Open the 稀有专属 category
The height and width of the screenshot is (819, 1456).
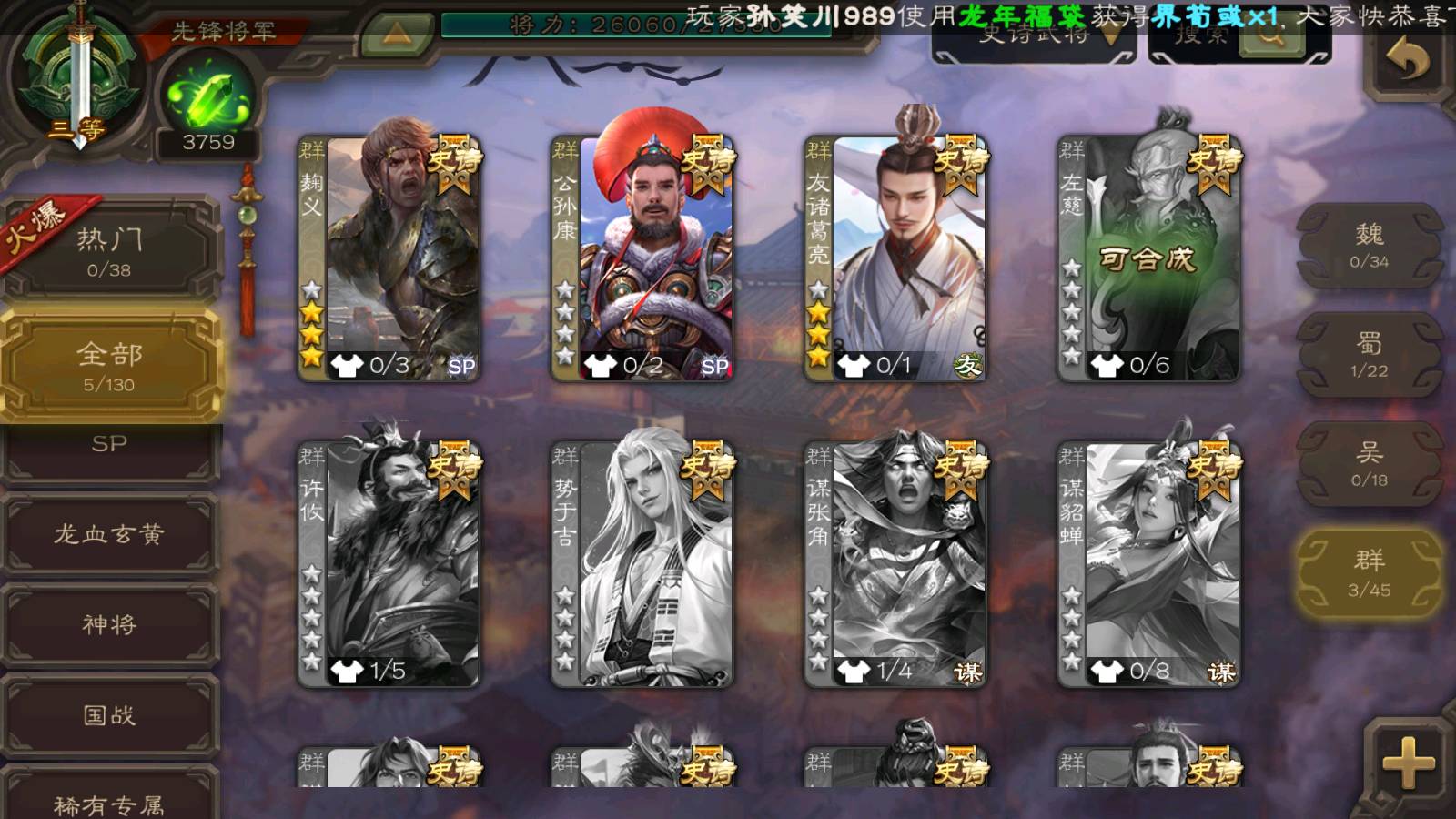(109, 801)
